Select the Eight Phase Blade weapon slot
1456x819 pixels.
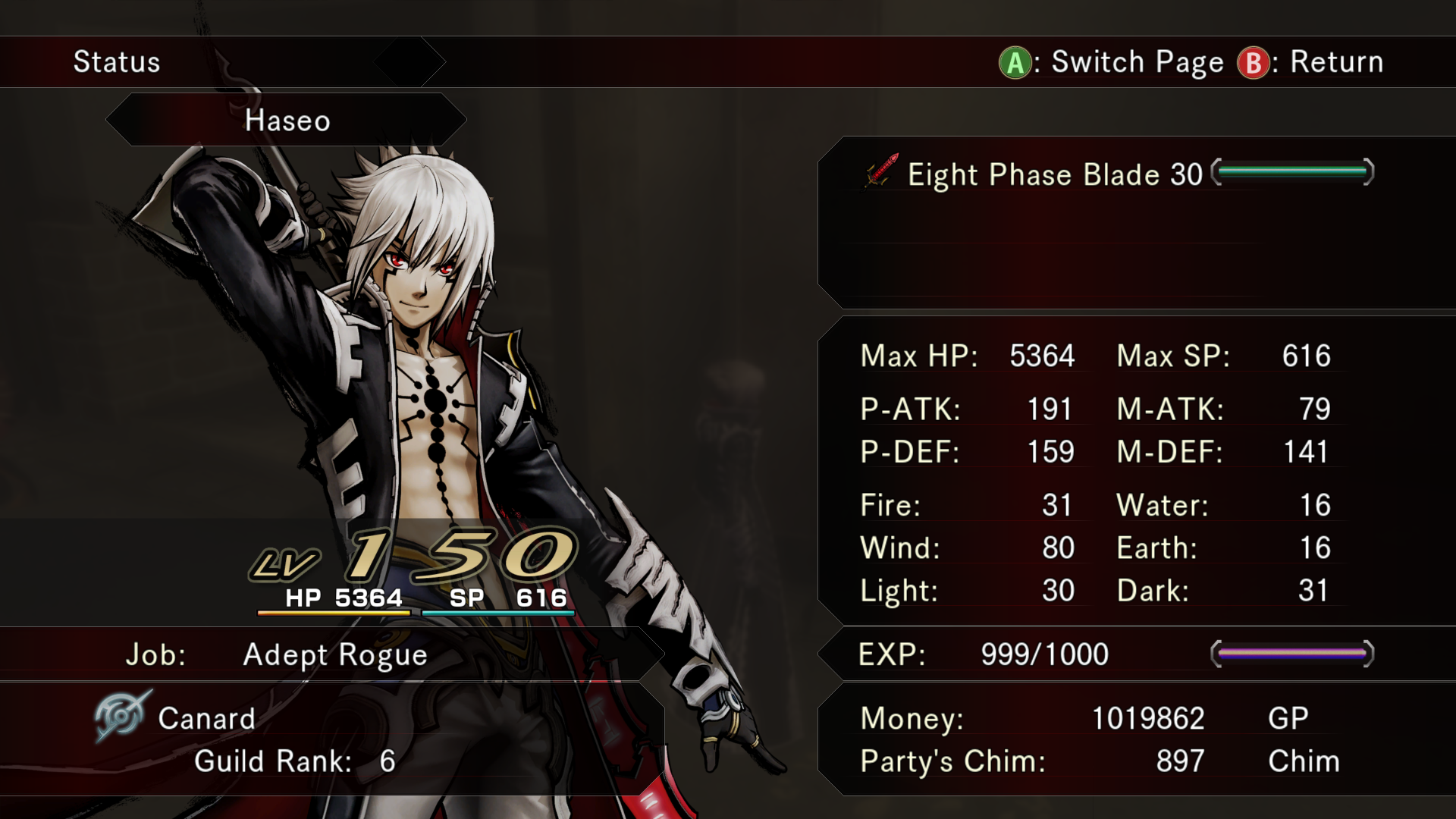coord(1054,174)
